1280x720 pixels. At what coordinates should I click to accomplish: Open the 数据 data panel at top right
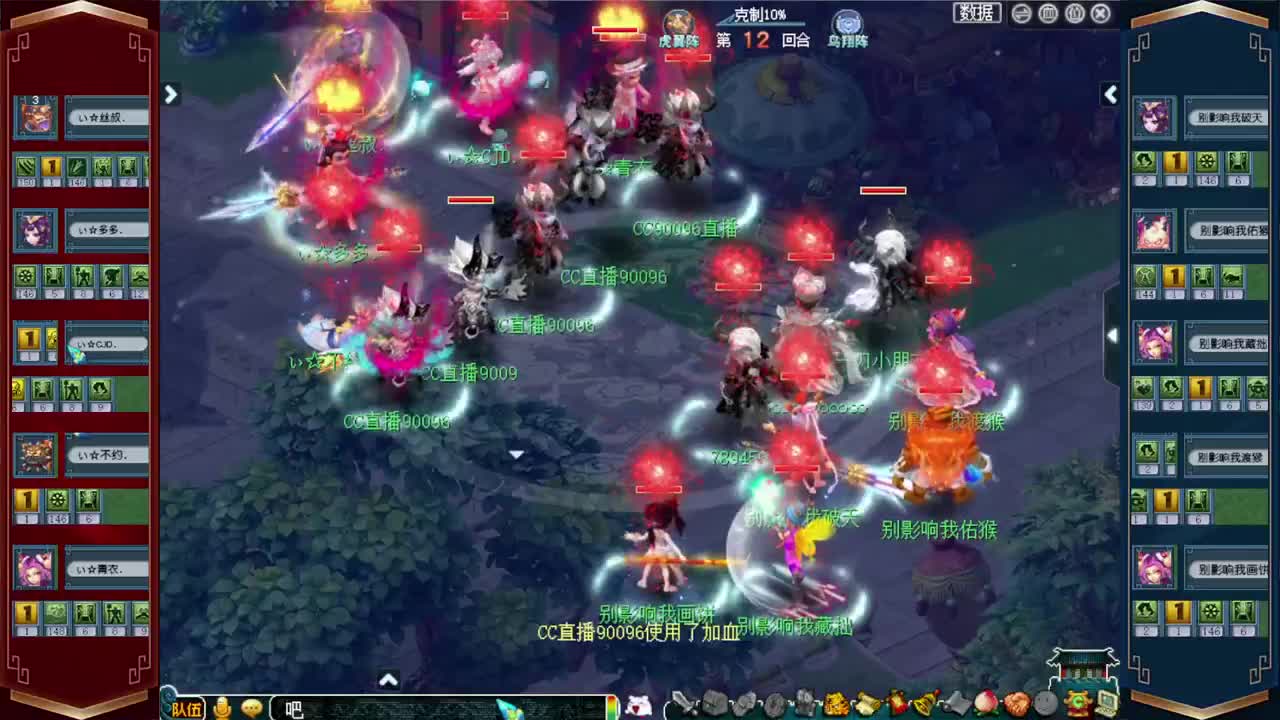tap(975, 13)
